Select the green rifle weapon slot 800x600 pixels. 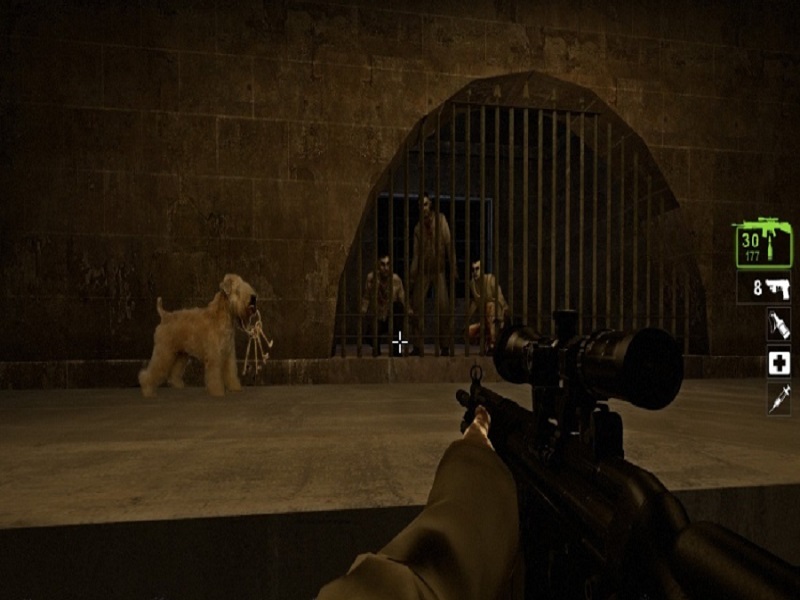(763, 244)
